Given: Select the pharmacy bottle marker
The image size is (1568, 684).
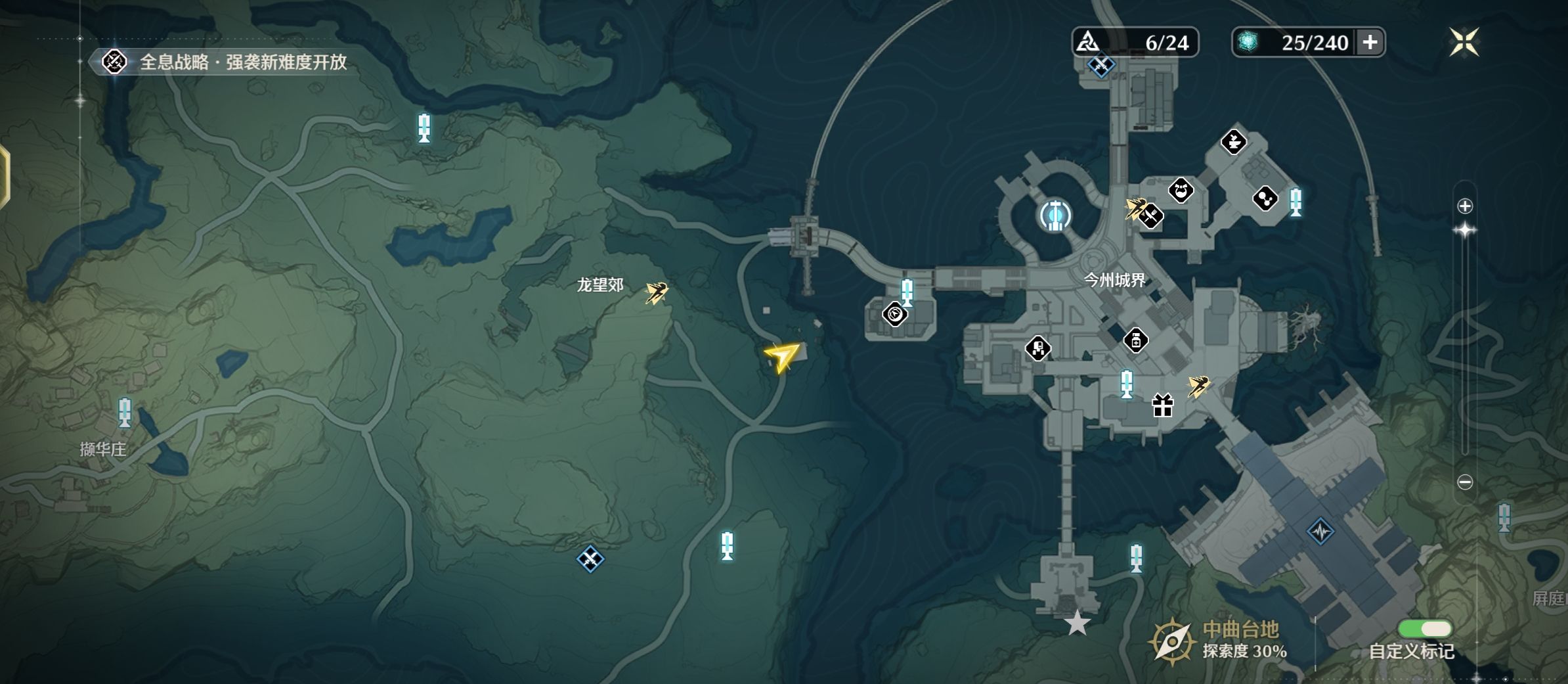Looking at the screenshot, I should (1135, 341).
